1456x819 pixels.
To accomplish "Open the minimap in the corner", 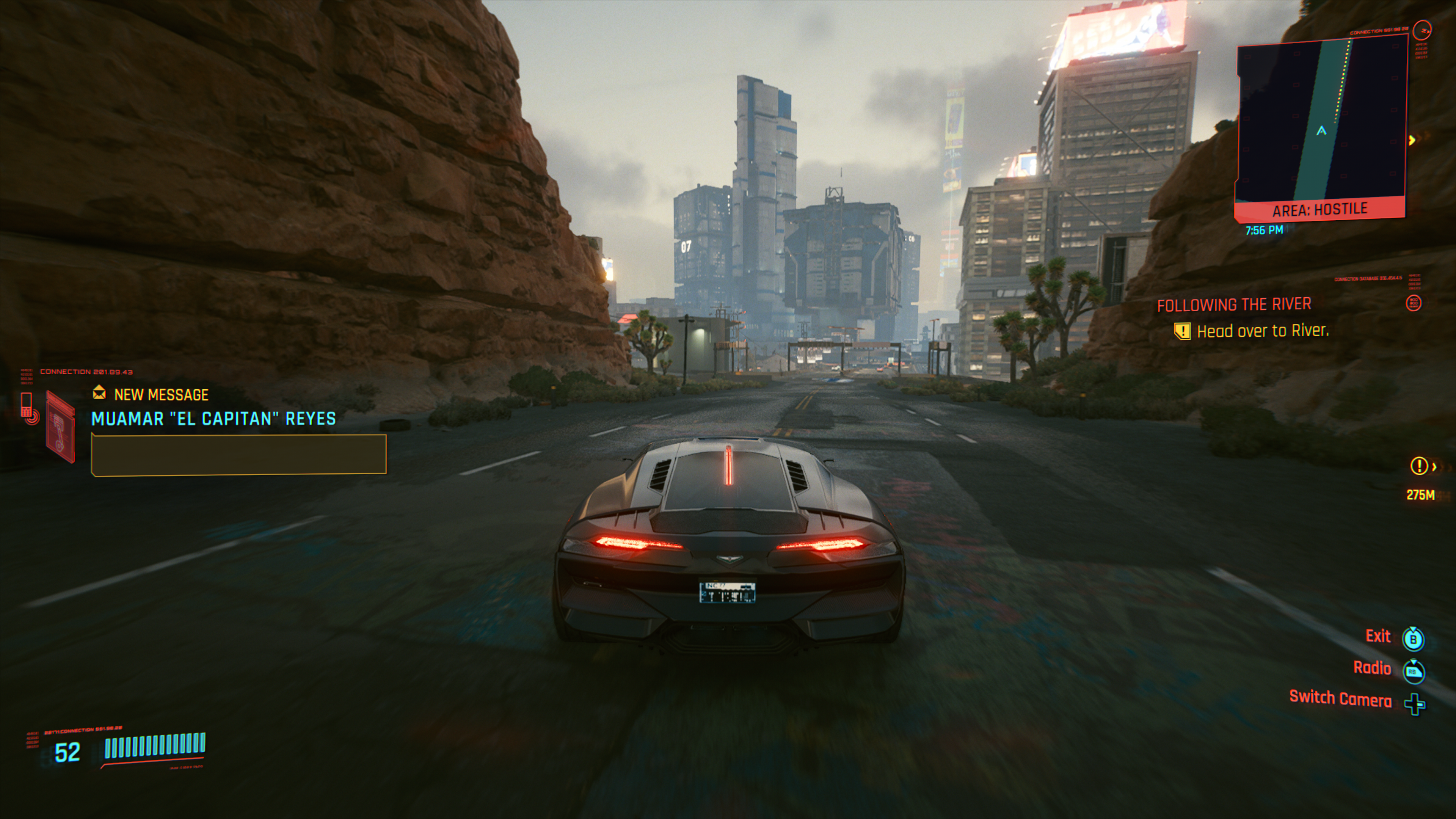I will (1320, 121).
